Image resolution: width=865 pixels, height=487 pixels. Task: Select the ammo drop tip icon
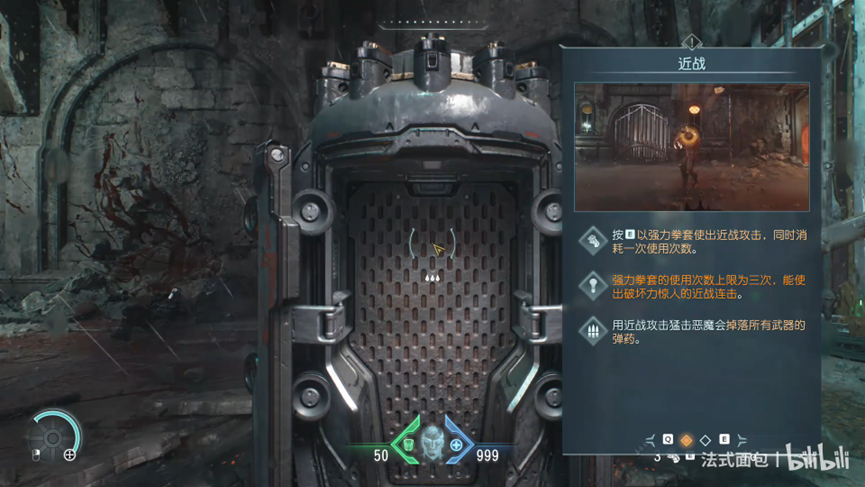tap(594, 330)
